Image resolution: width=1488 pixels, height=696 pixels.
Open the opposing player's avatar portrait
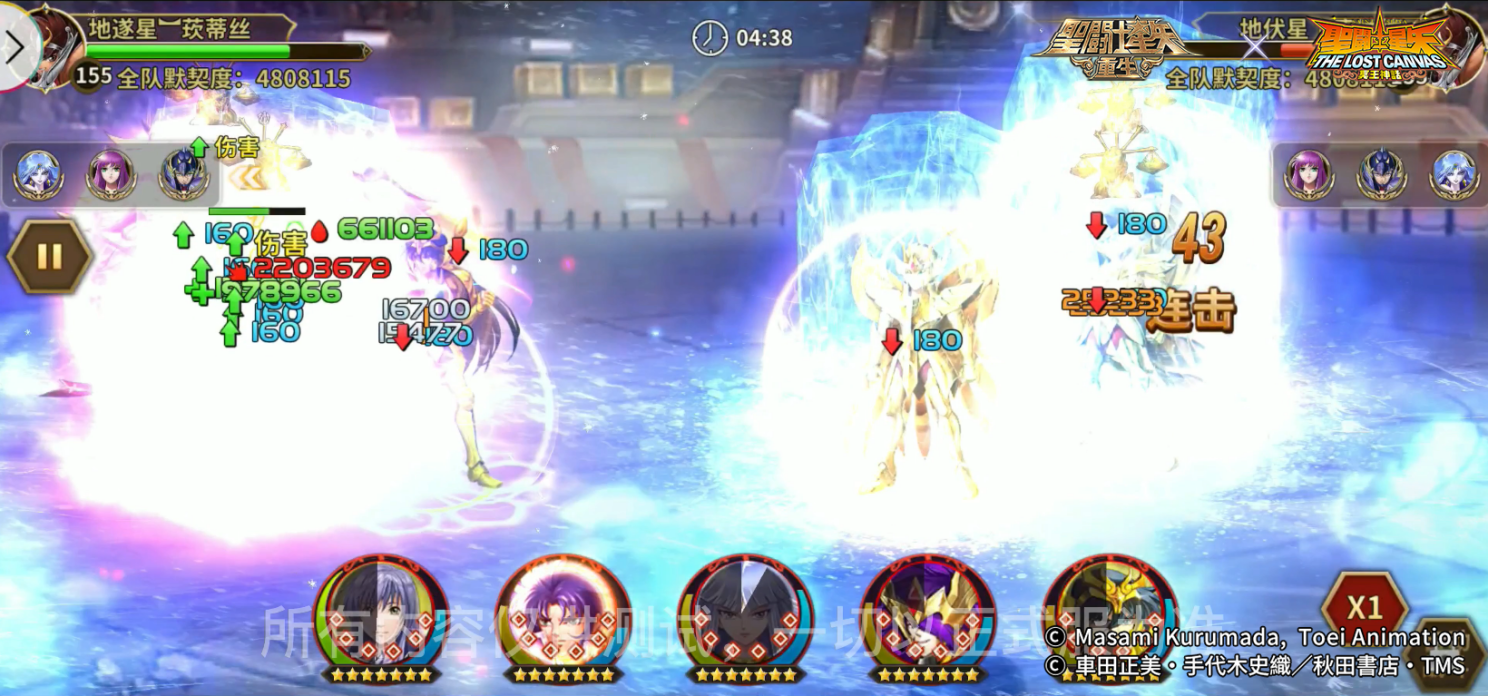[x=1455, y=45]
